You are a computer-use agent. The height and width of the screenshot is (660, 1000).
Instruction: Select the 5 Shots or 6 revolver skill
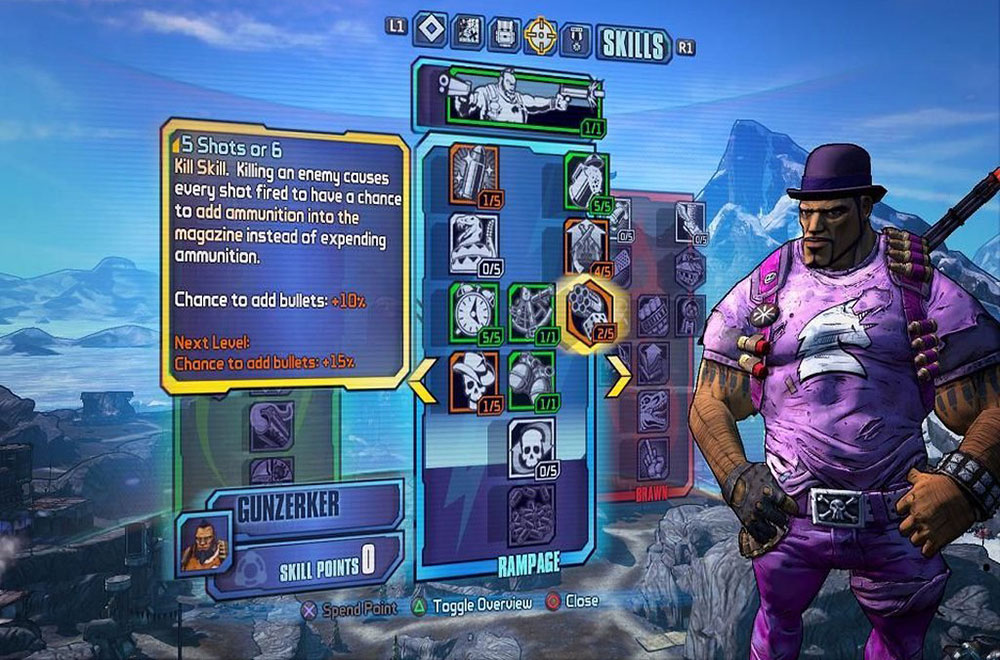(587, 306)
